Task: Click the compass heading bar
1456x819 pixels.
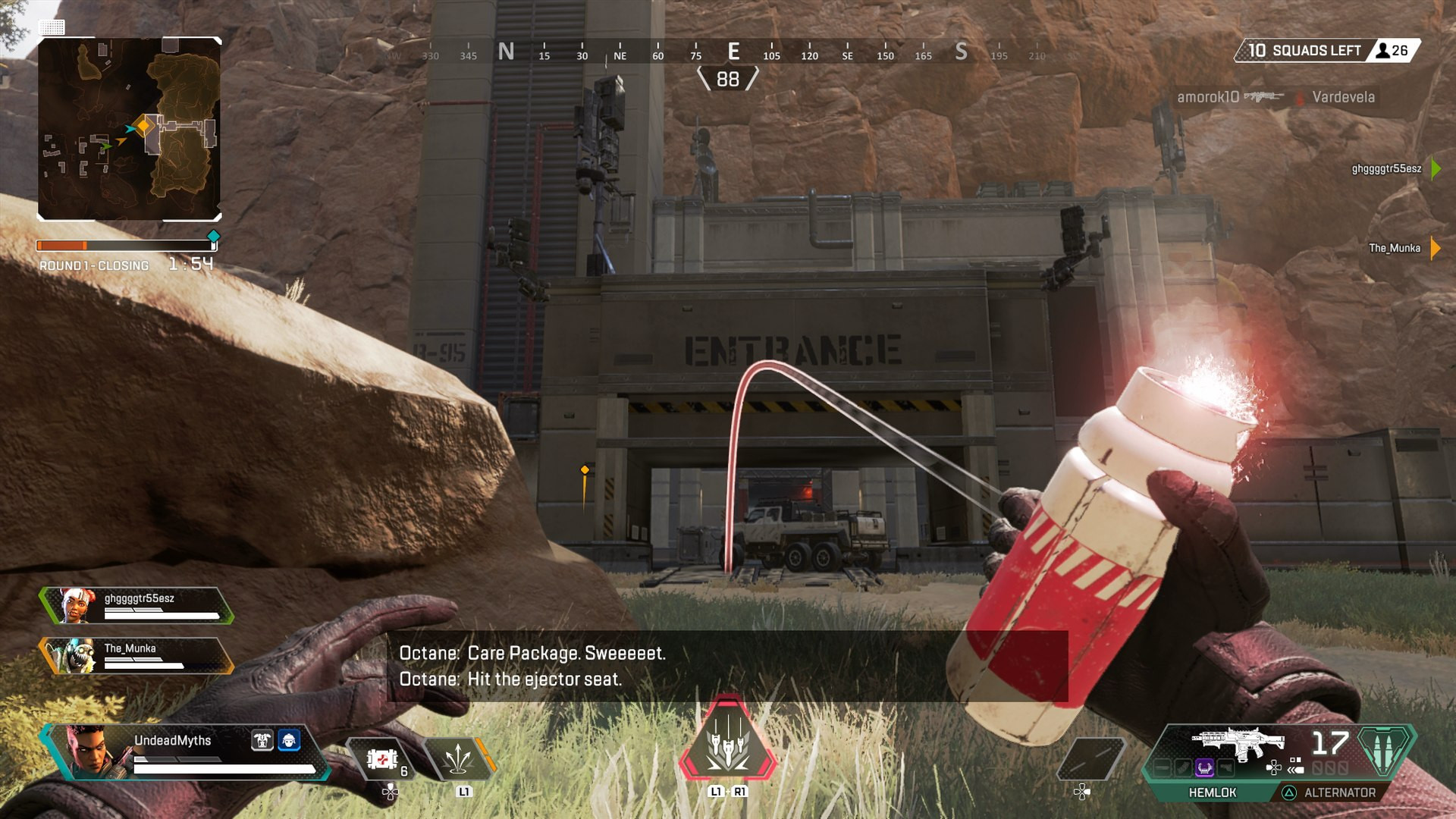Action: pos(728,52)
